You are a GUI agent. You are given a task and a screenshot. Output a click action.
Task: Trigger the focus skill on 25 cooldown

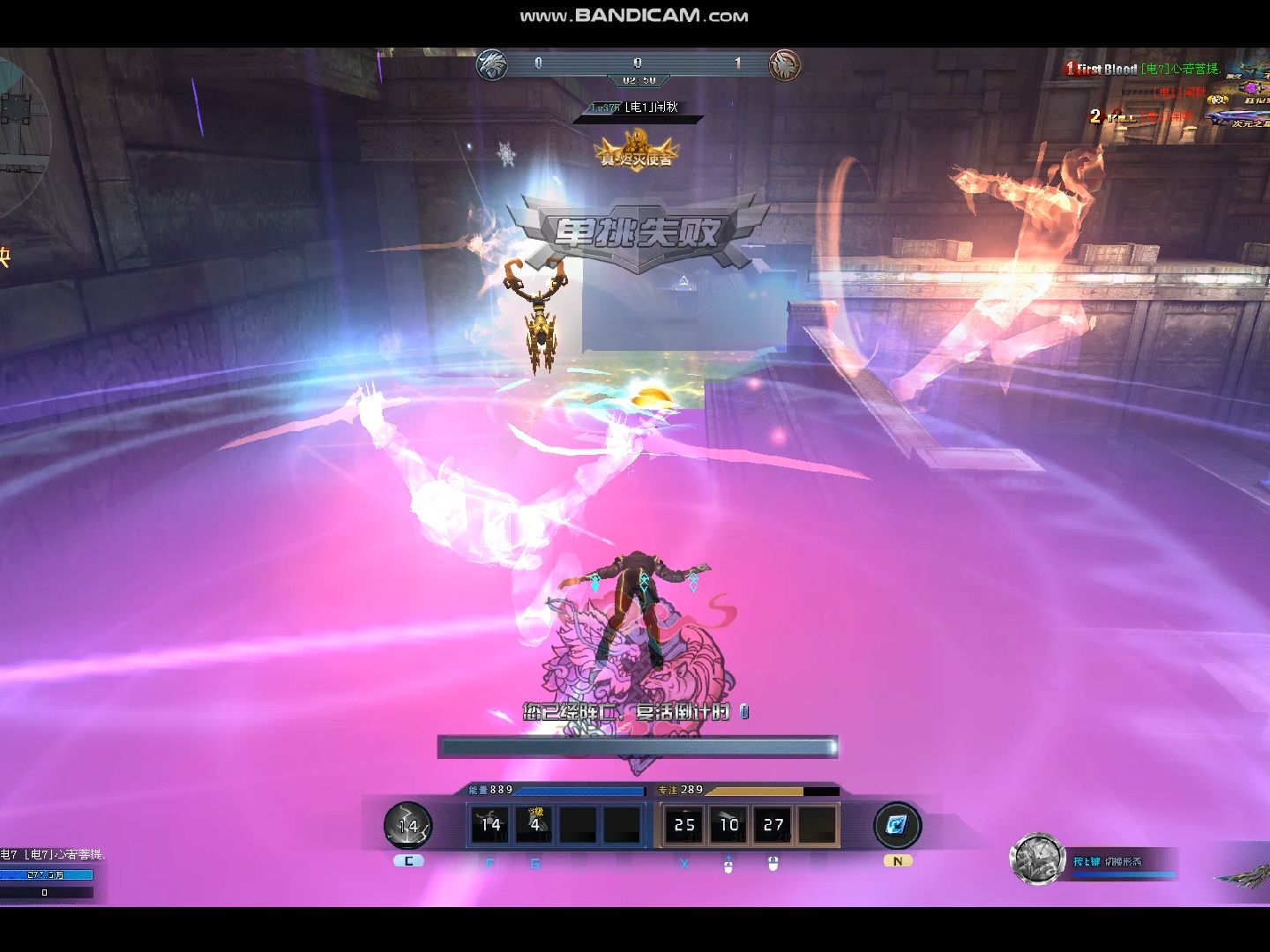(x=684, y=825)
